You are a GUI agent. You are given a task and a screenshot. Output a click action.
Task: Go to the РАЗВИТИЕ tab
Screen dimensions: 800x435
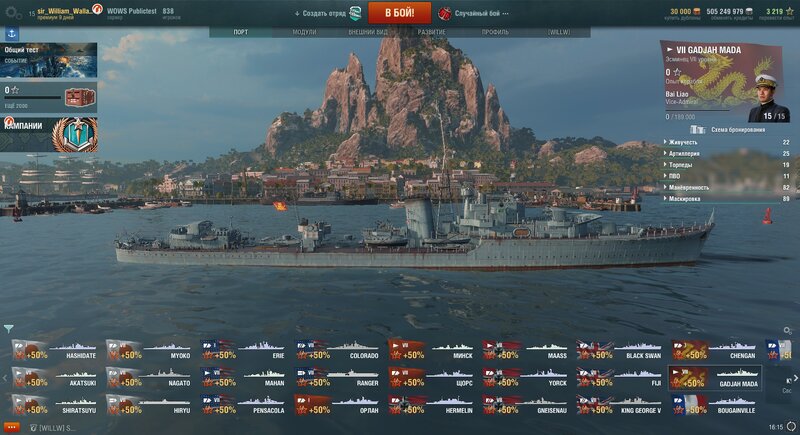pyautogui.click(x=432, y=32)
